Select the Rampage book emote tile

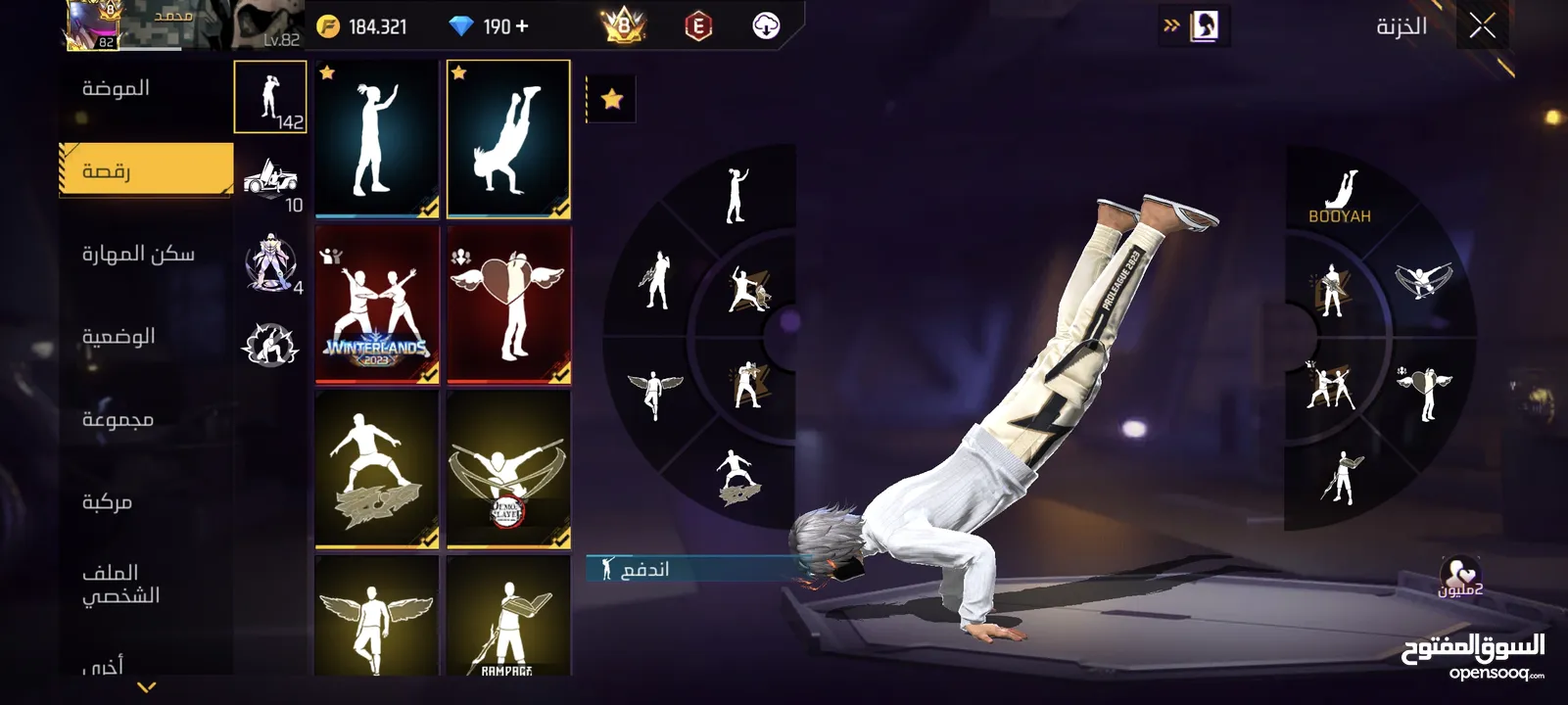[508, 617]
